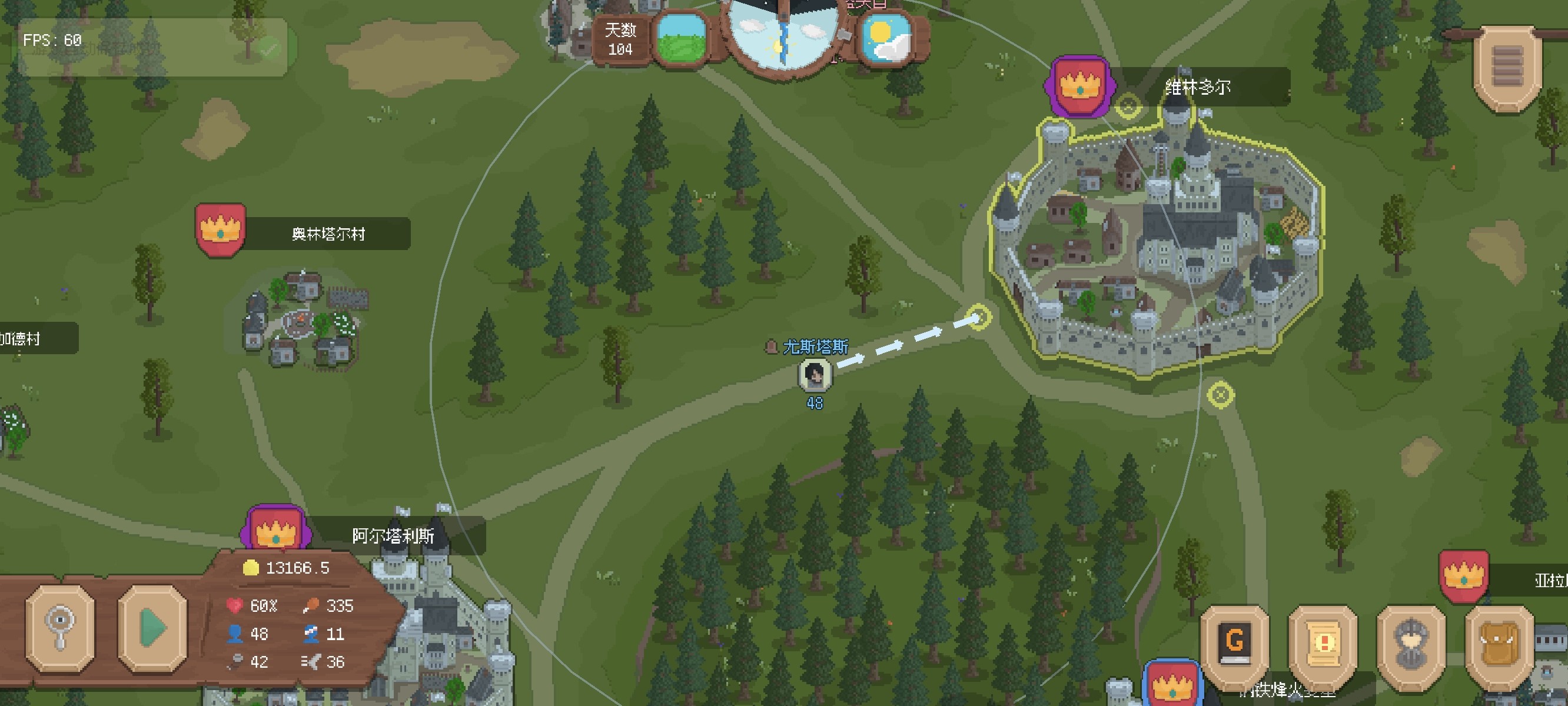Open the hamburger menu shield button

pyautogui.click(x=1506, y=68)
